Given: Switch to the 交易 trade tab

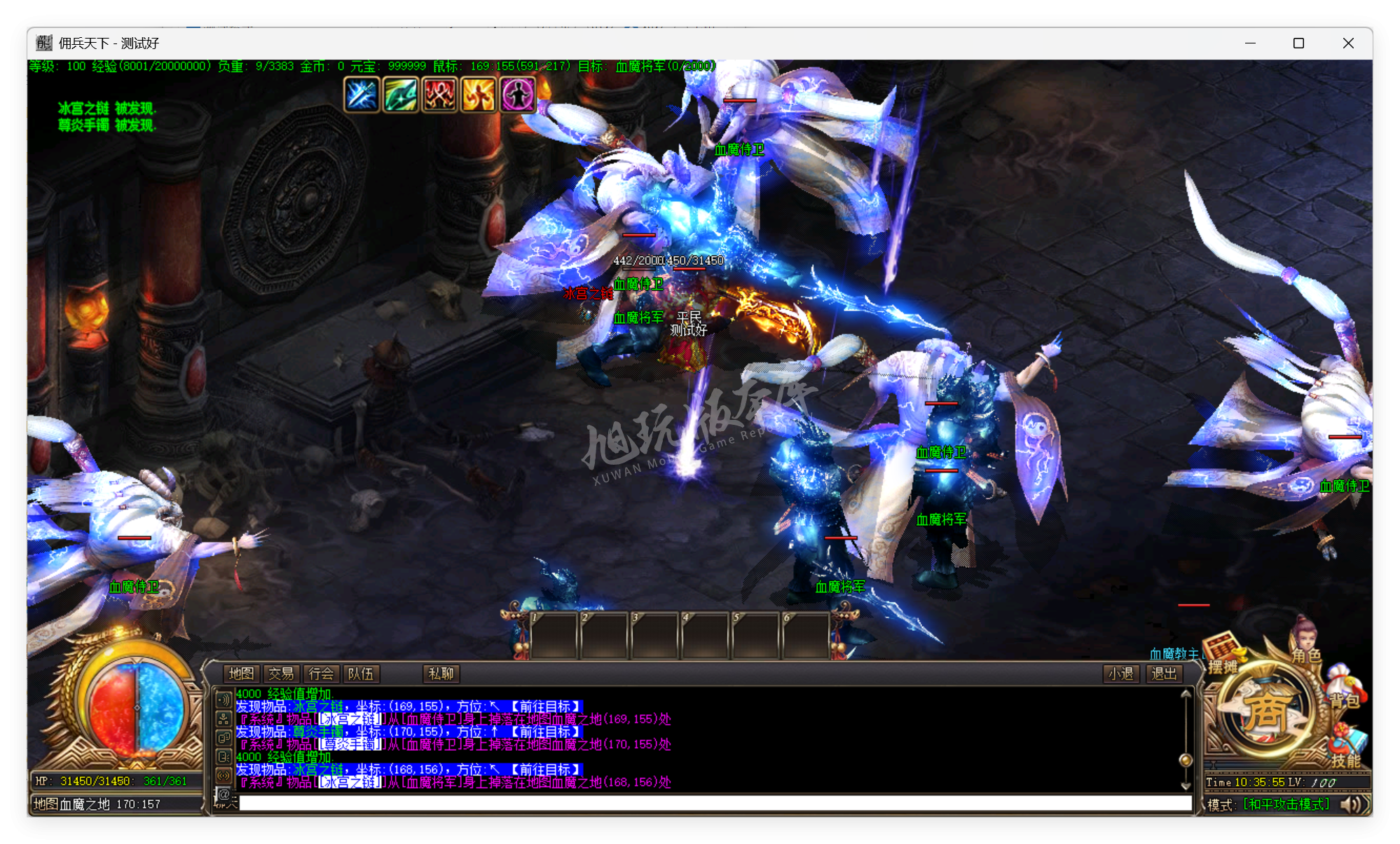Looking at the screenshot, I should pyautogui.click(x=282, y=674).
